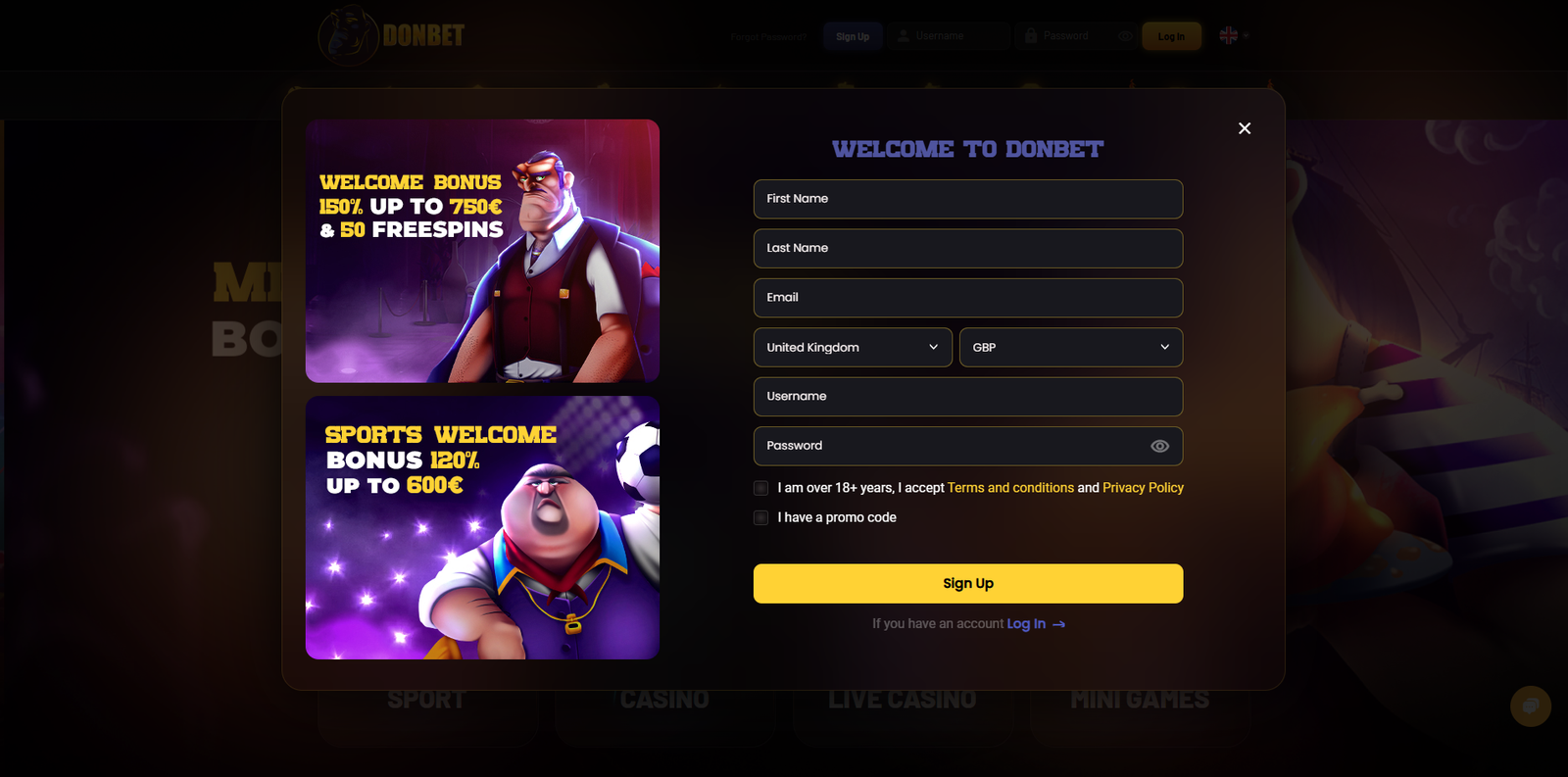
Task: Open the country dropdown showing United Kingdom
Action: coord(852,347)
